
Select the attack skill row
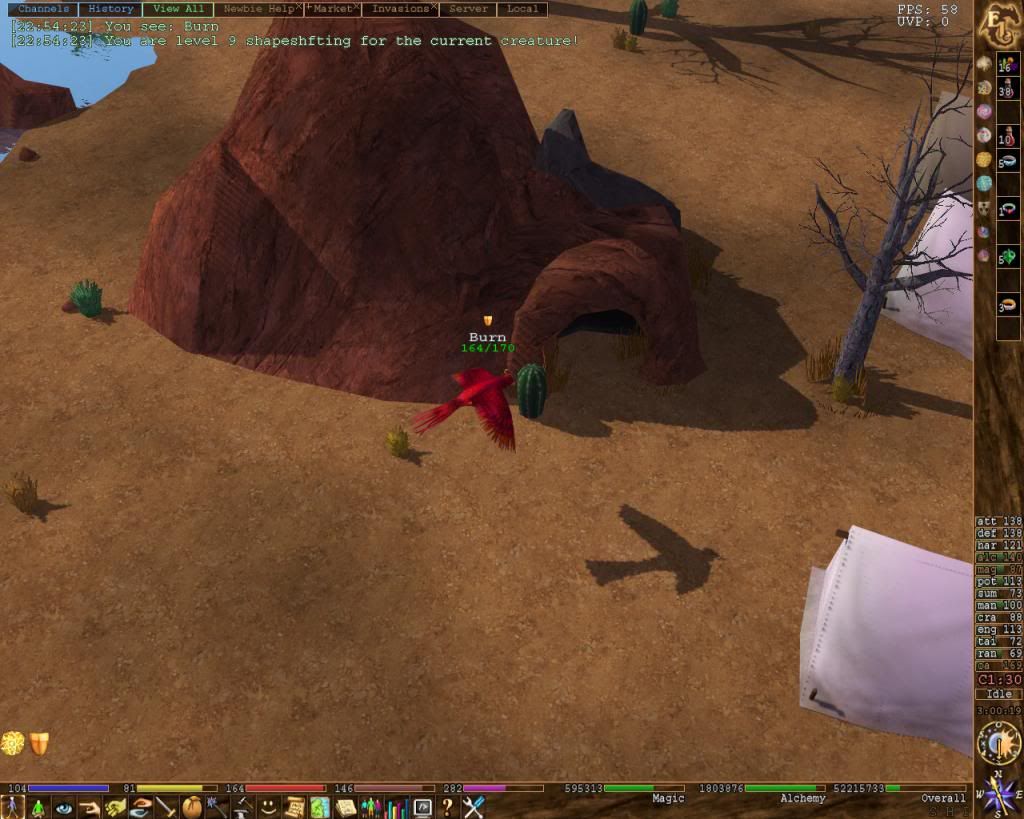click(998, 521)
